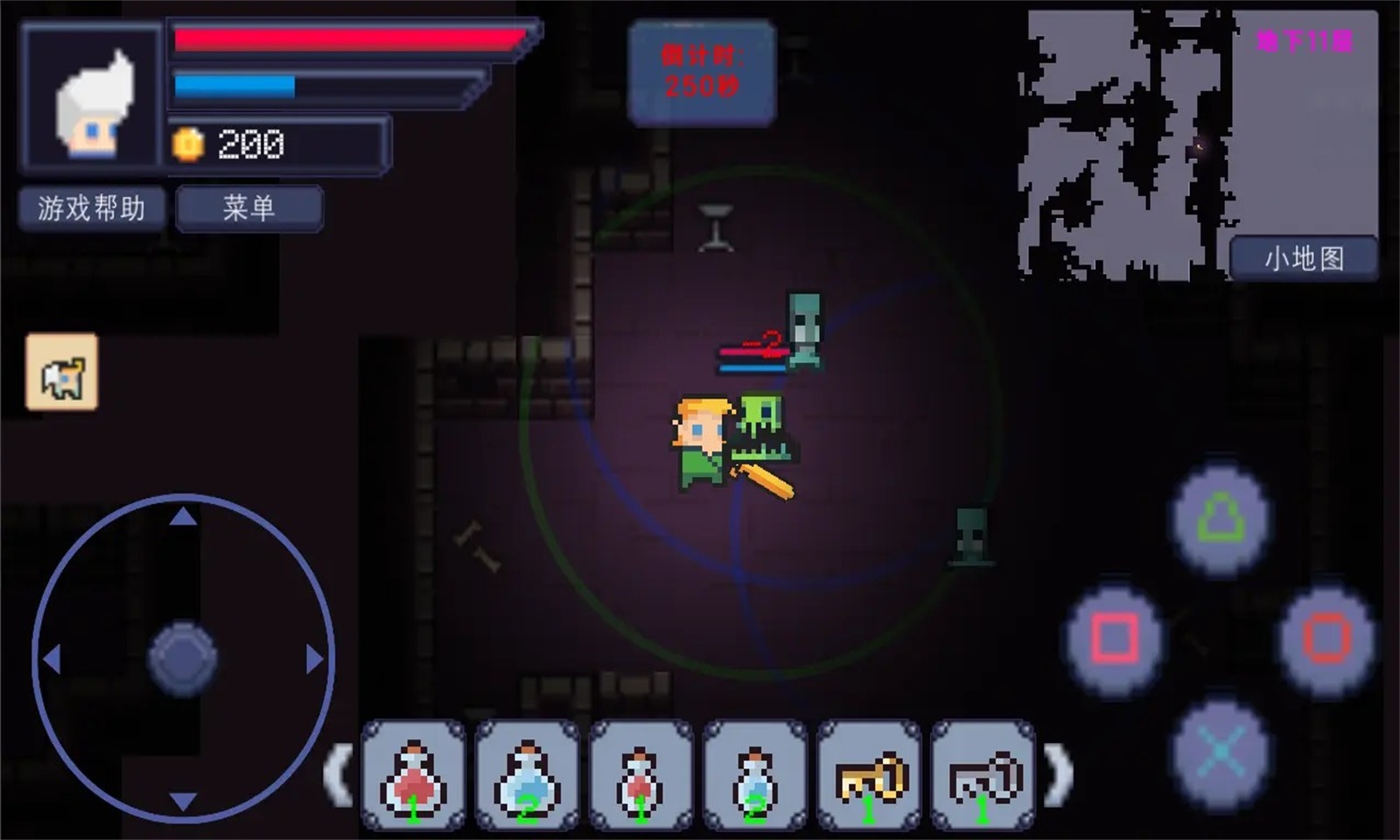The width and height of the screenshot is (1400, 840).
Task: Page the item bar right
Action: pos(1059,773)
